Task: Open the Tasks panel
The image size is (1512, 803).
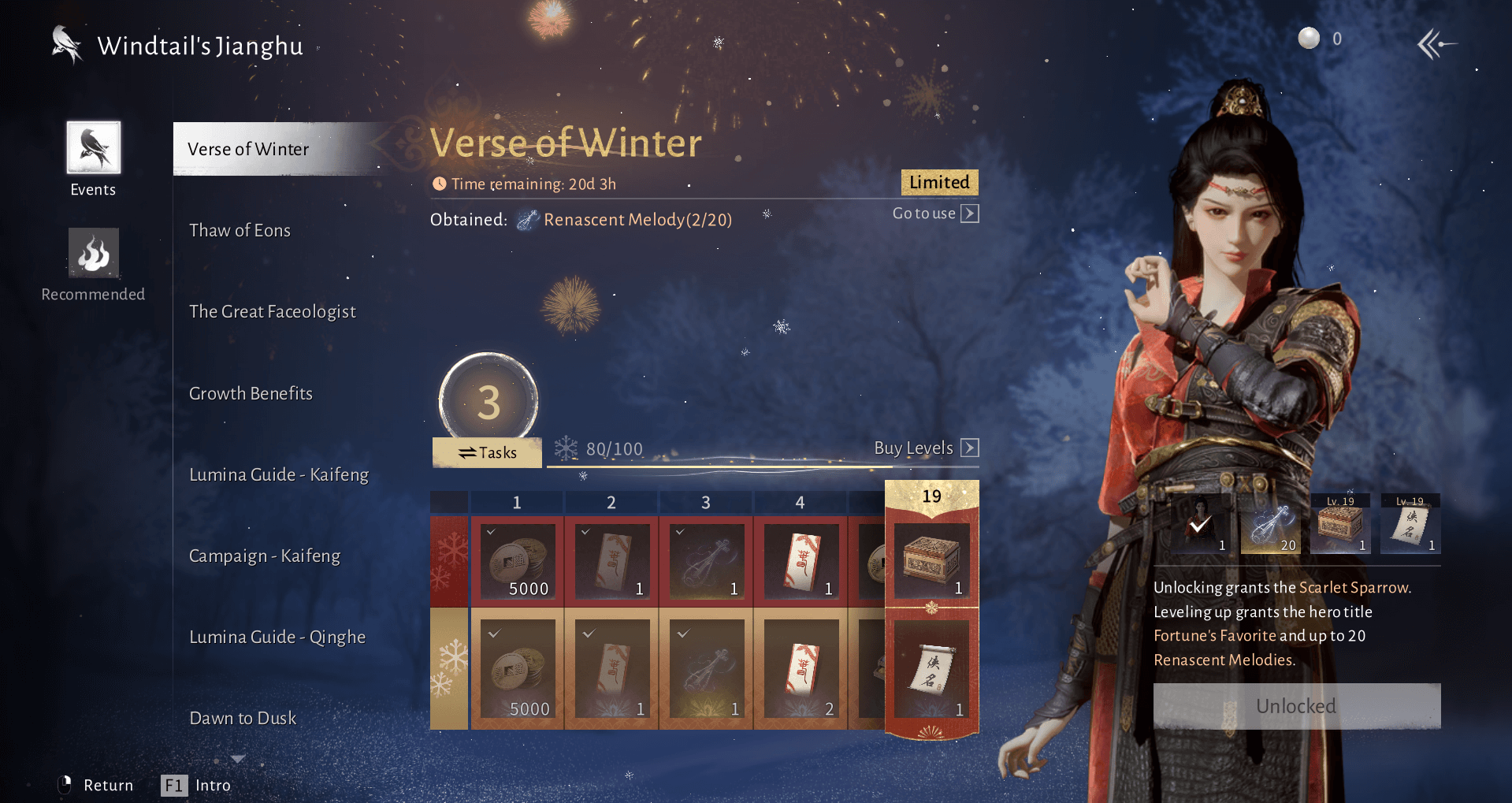Action: click(x=486, y=452)
